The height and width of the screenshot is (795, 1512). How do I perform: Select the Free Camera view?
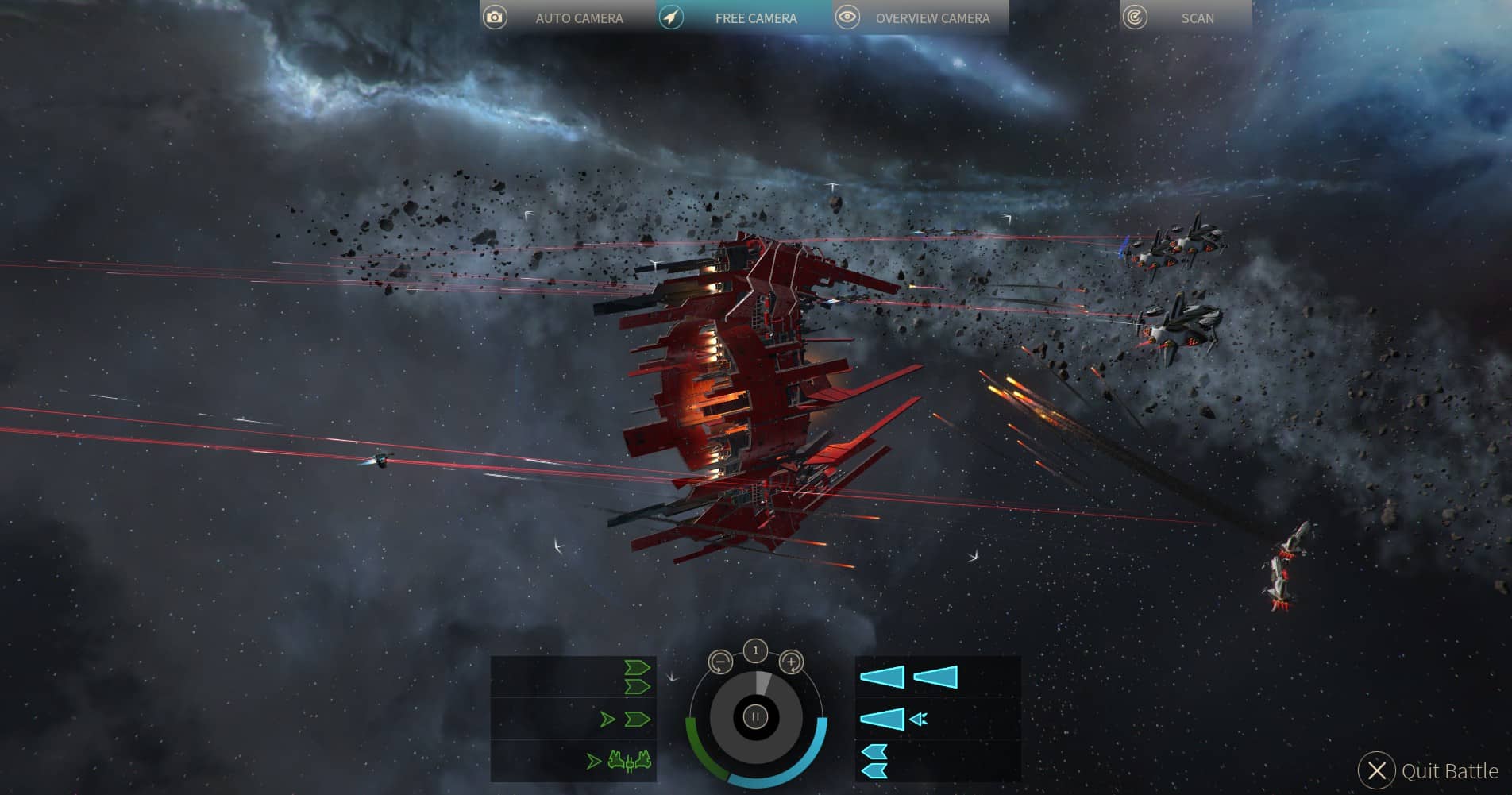pos(744,17)
